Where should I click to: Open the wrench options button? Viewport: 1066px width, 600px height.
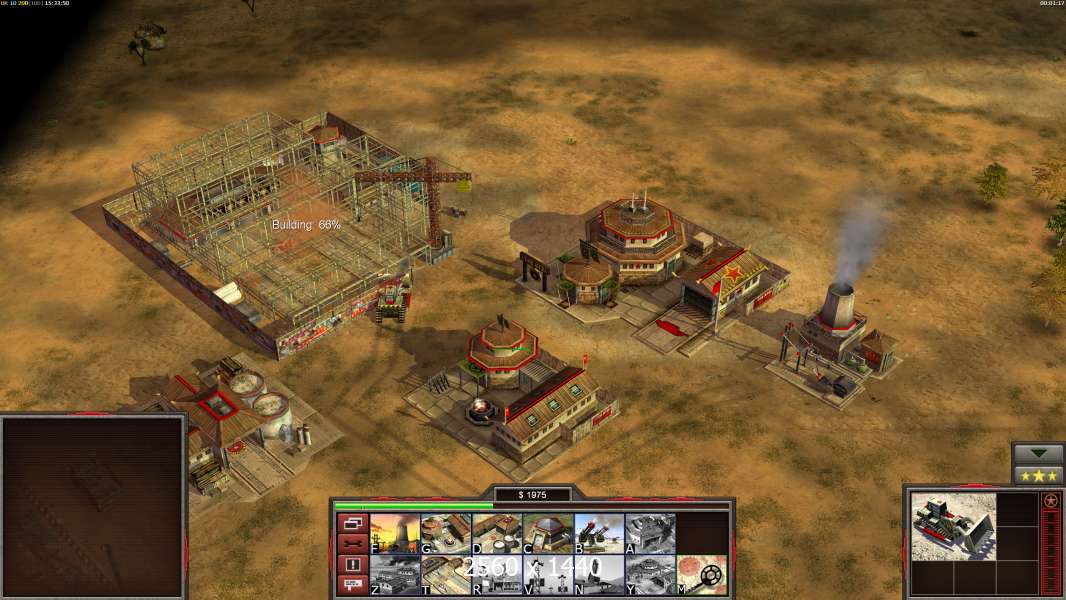(351, 544)
